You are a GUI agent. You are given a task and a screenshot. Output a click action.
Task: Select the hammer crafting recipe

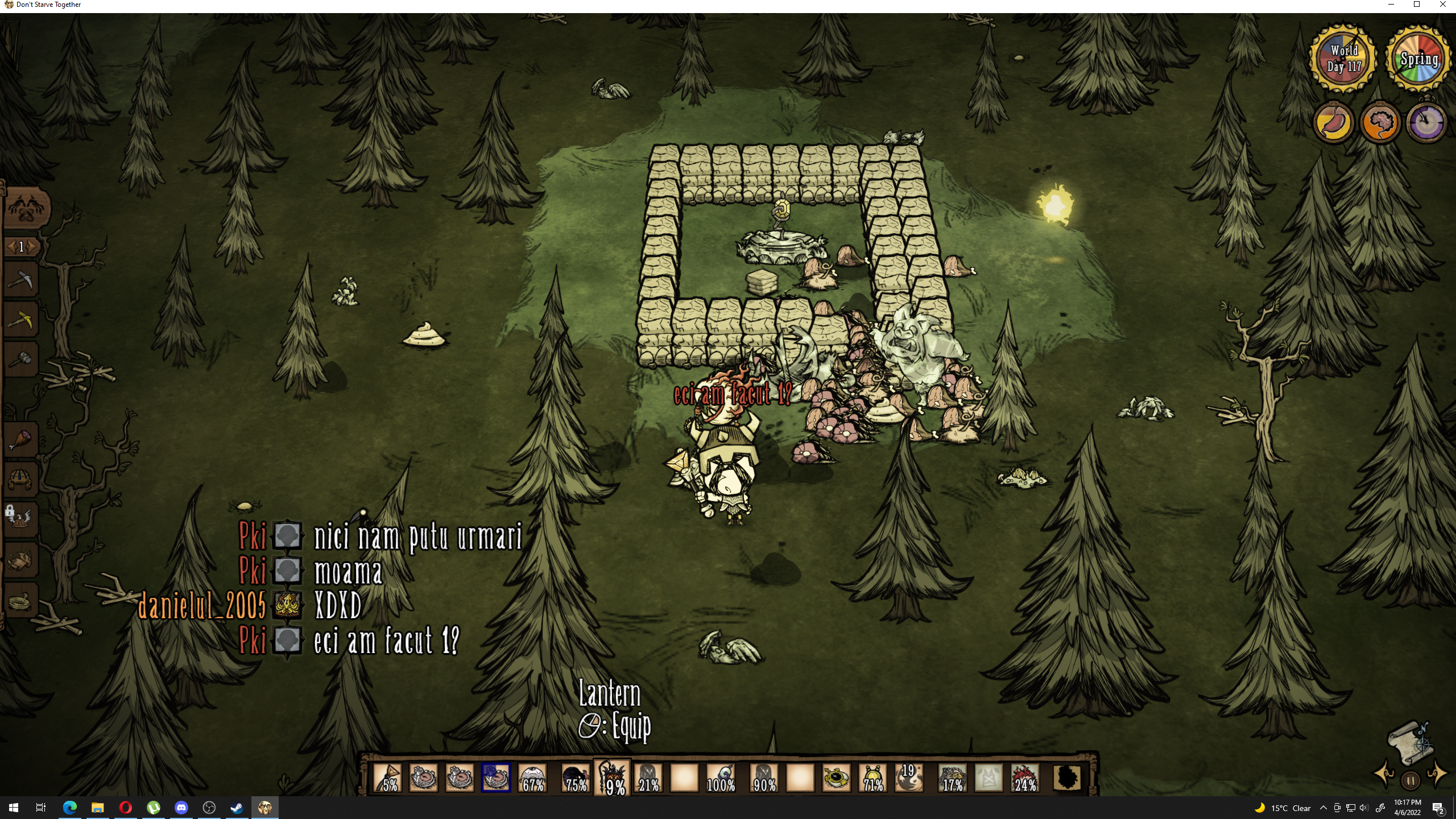[x=21, y=359]
